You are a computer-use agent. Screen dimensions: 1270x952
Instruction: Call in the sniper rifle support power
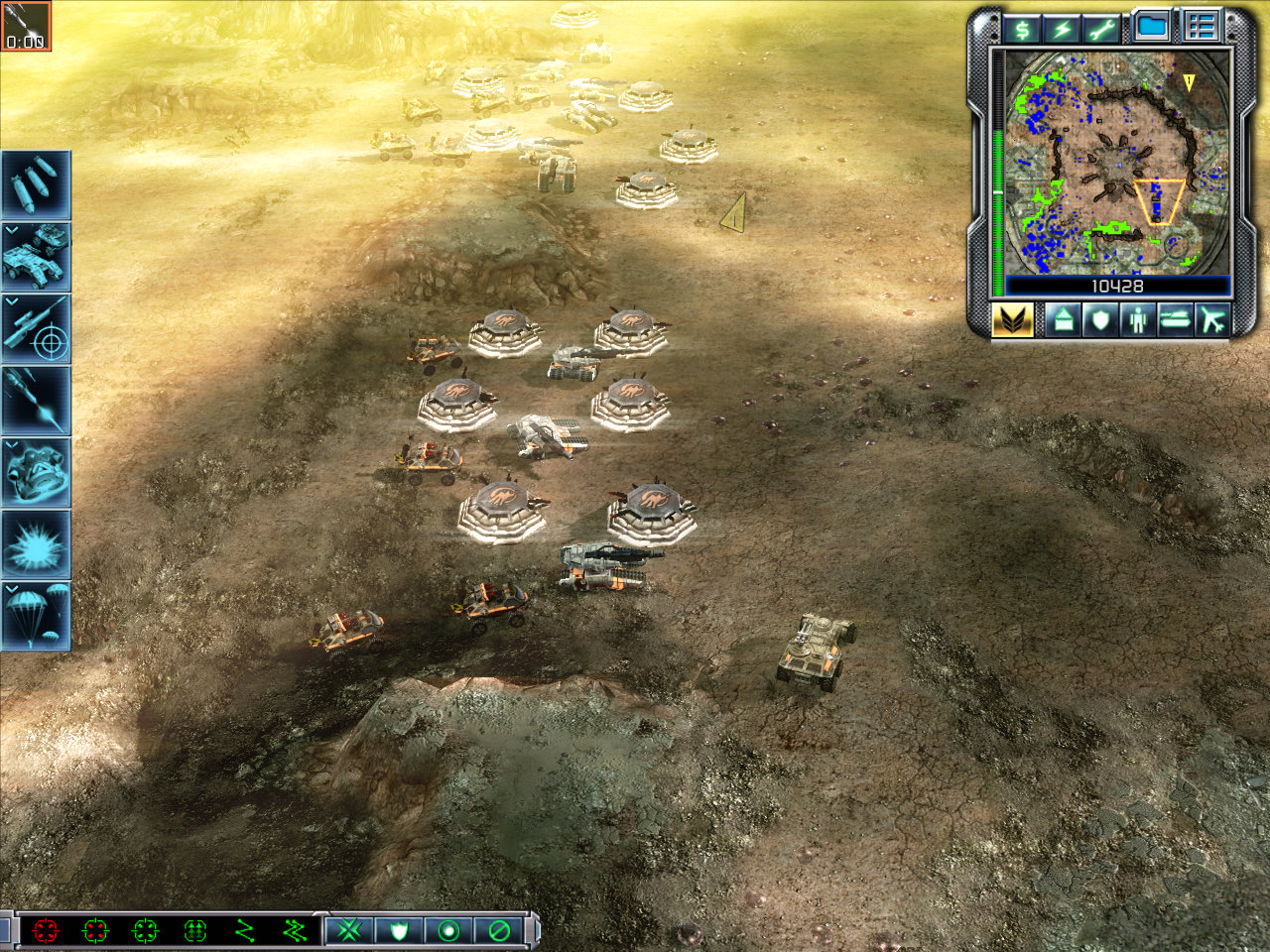tap(36, 327)
